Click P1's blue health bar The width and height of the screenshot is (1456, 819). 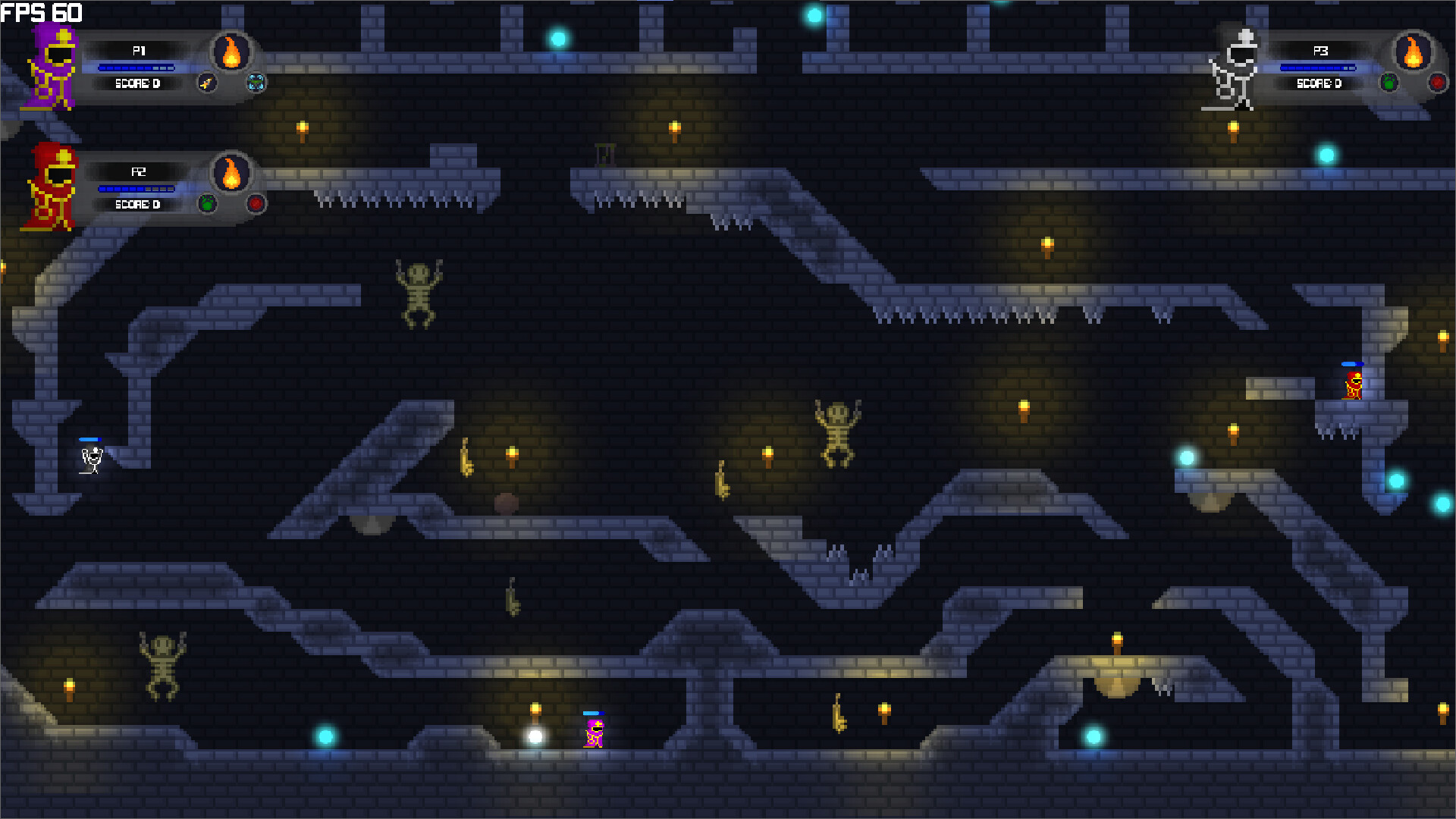coord(136,67)
